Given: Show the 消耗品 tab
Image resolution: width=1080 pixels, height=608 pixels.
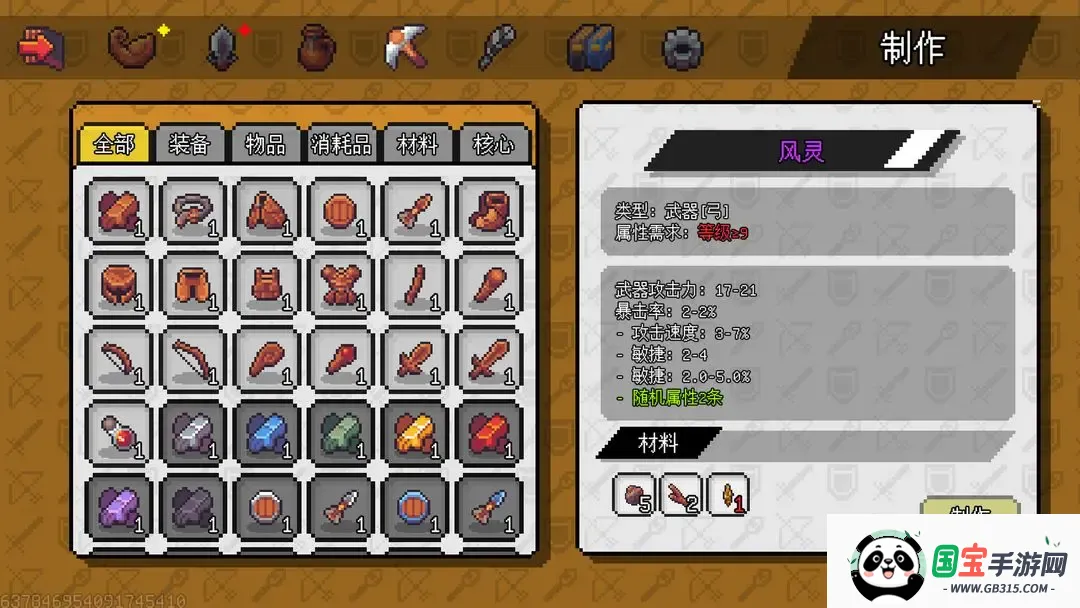Looking at the screenshot, I should pos(341,144).
